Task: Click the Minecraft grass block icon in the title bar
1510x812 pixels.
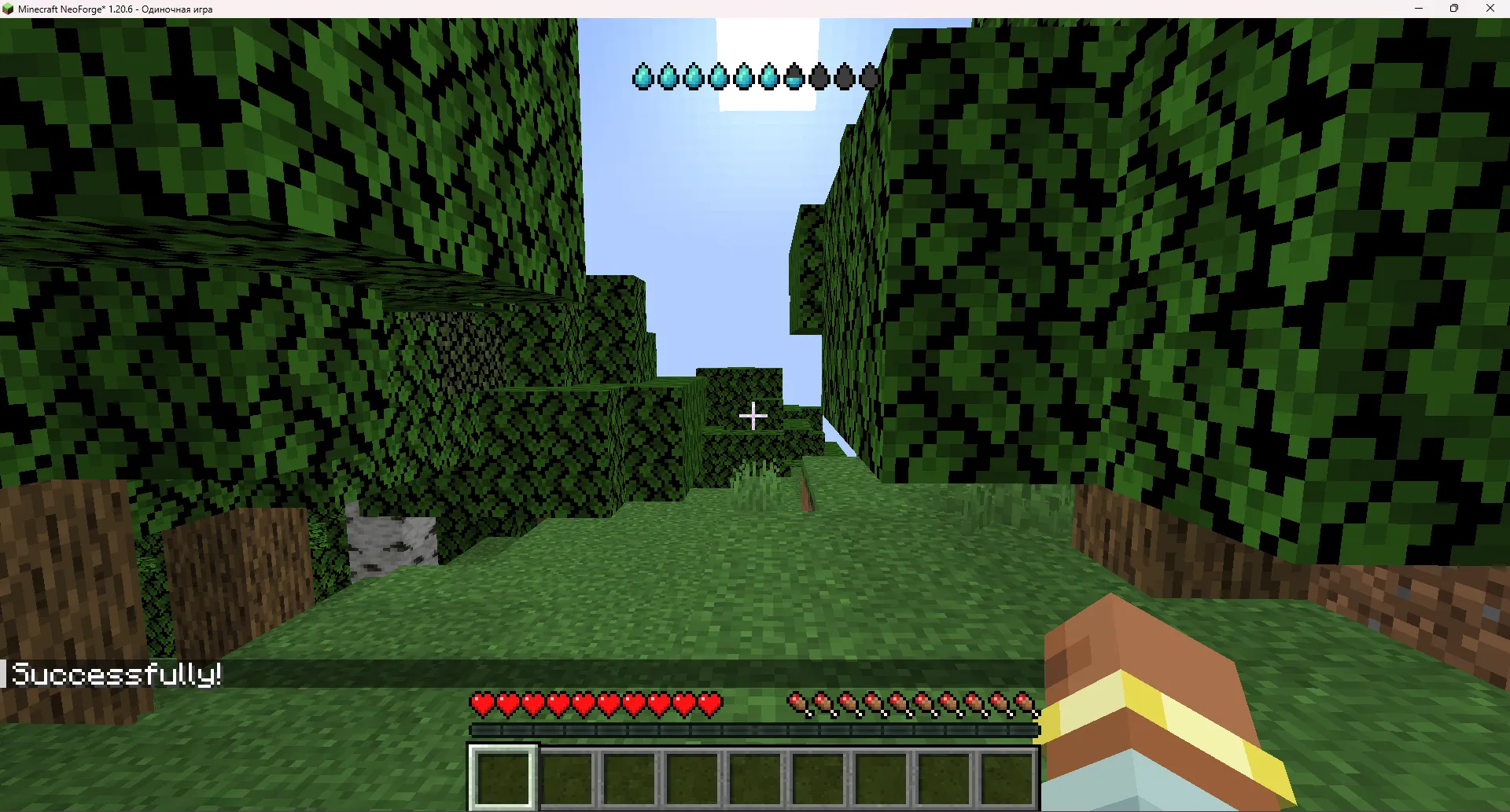Action: (9, 9)
